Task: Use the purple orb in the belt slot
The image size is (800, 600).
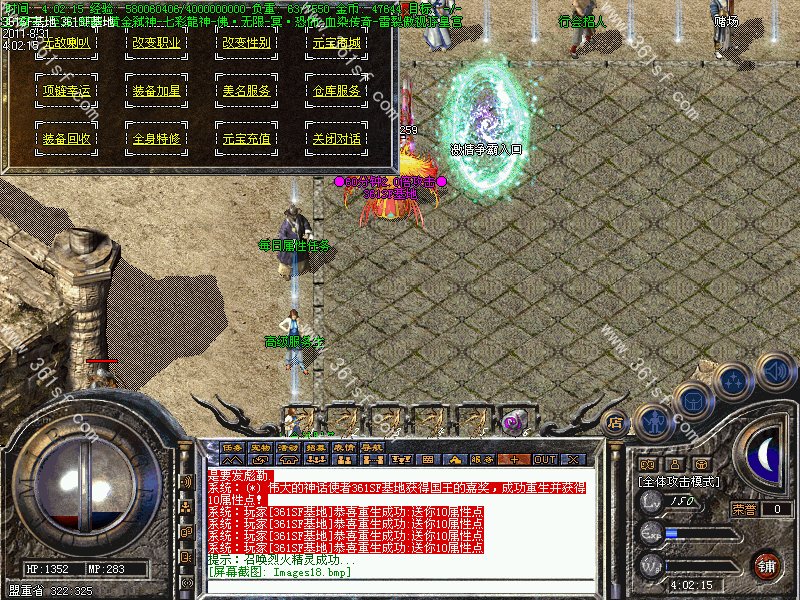Action: 513,422
